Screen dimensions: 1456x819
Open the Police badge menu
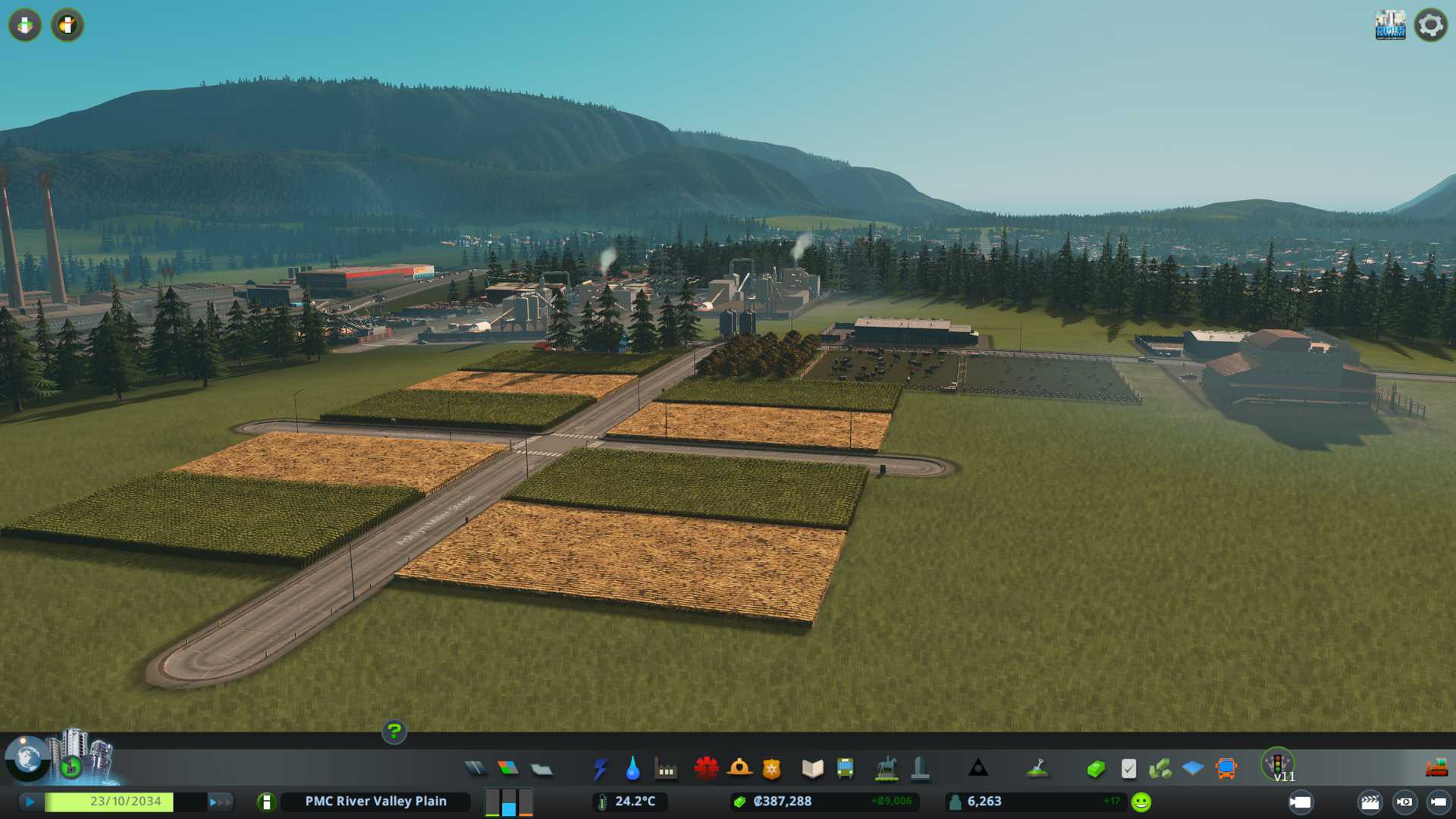(x=771, y=769)
